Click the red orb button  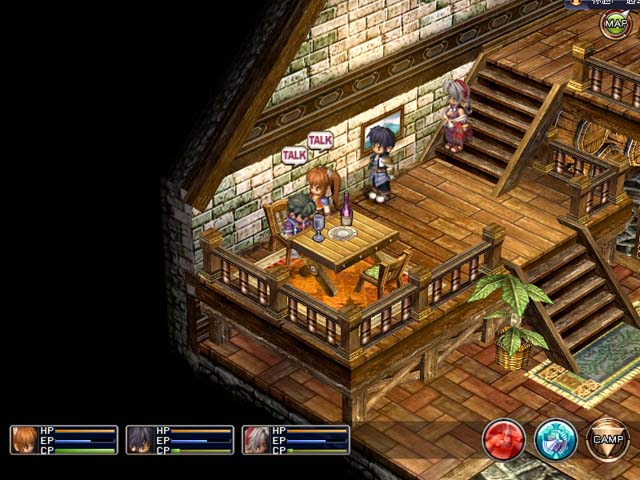[x=504, y=440]
